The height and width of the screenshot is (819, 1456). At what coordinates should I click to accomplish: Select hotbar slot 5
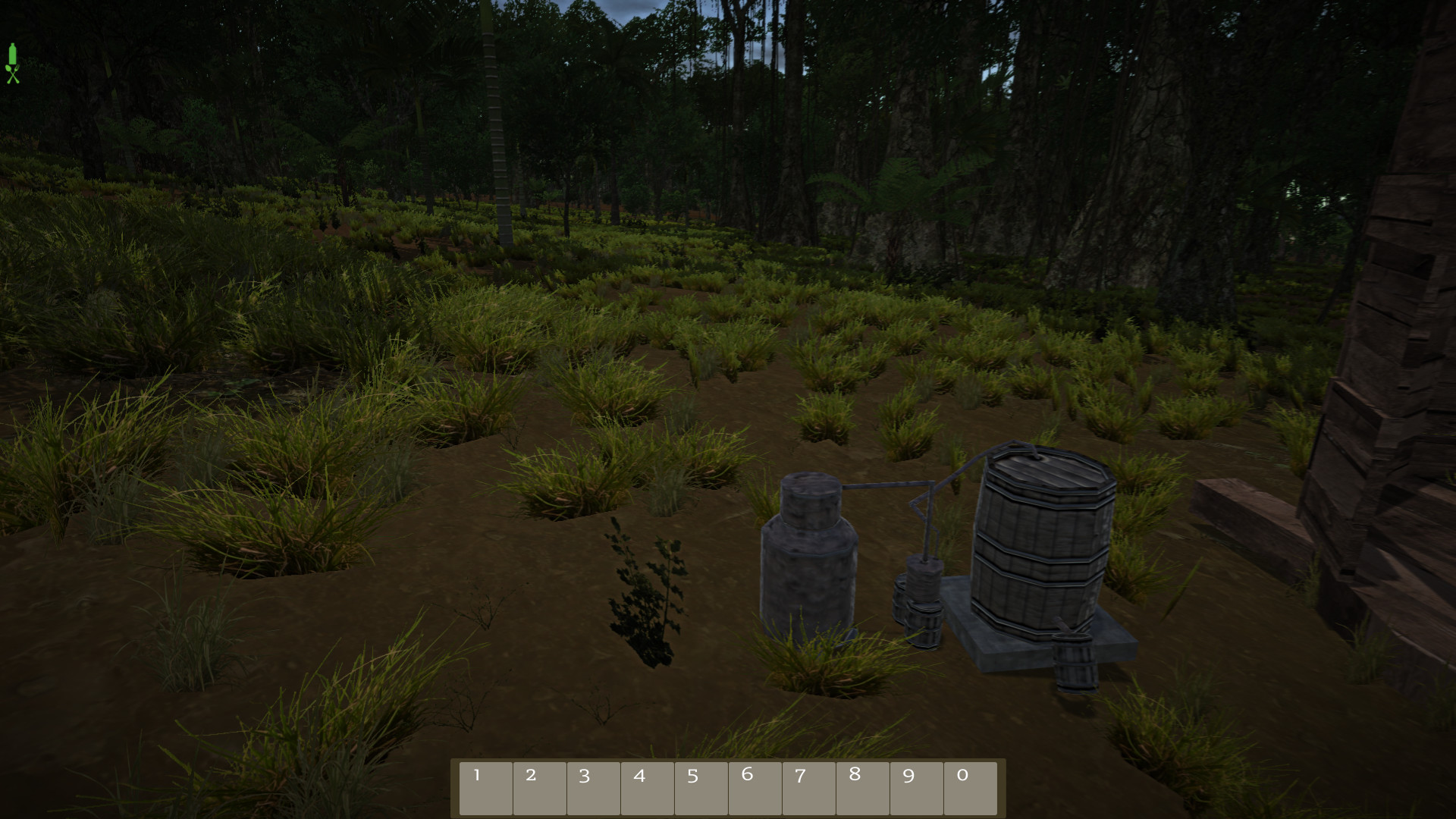[701, 787]
